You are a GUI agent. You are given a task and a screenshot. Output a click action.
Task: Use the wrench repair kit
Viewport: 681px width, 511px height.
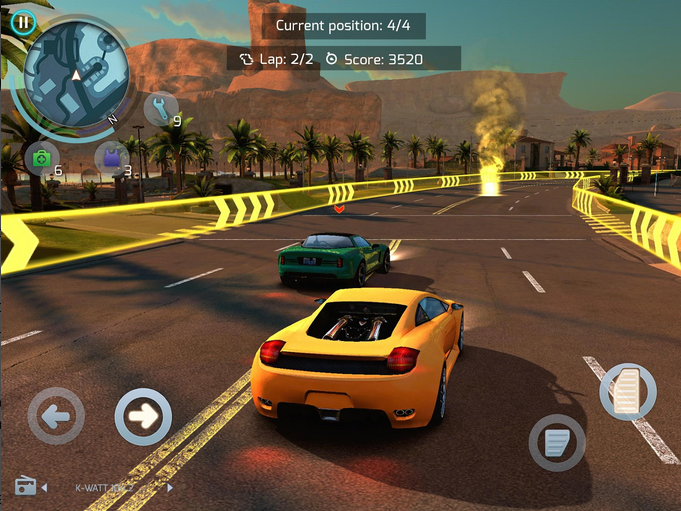tap(159, 108)
